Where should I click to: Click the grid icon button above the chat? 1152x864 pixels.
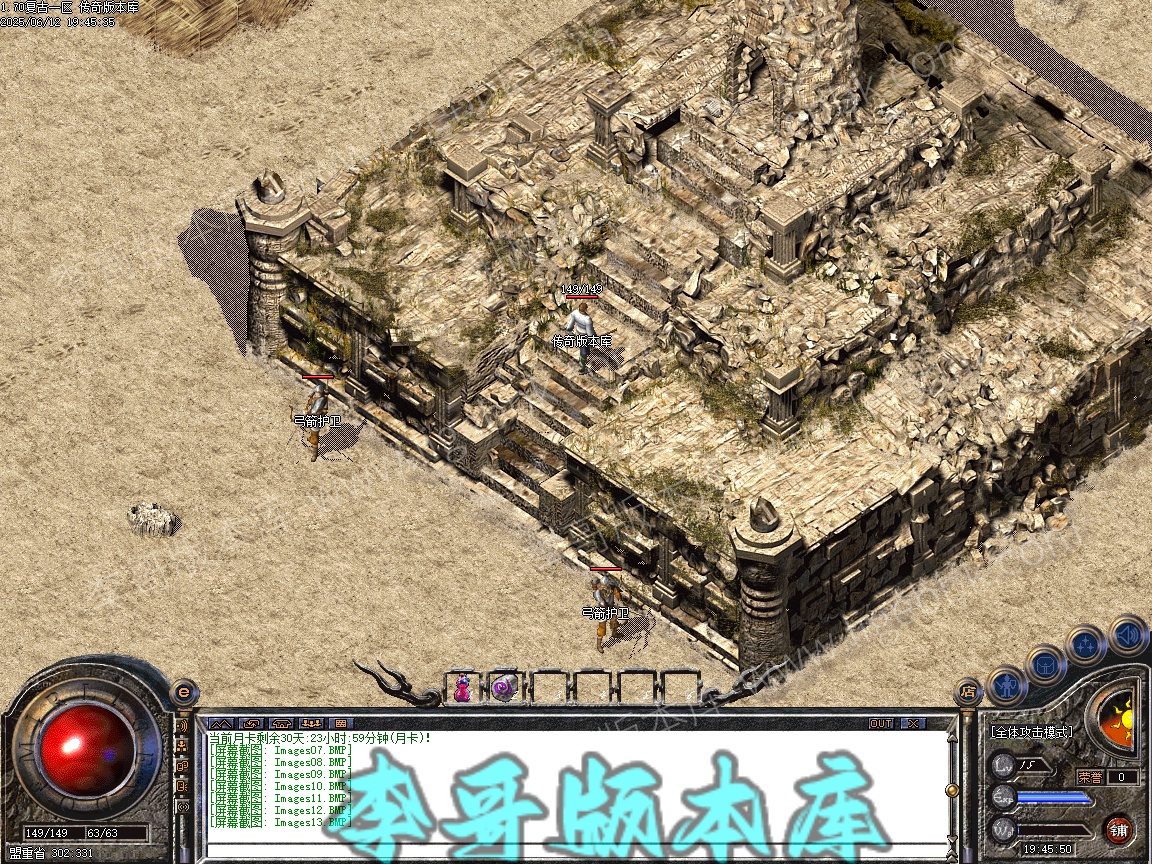tap(340, 723)
